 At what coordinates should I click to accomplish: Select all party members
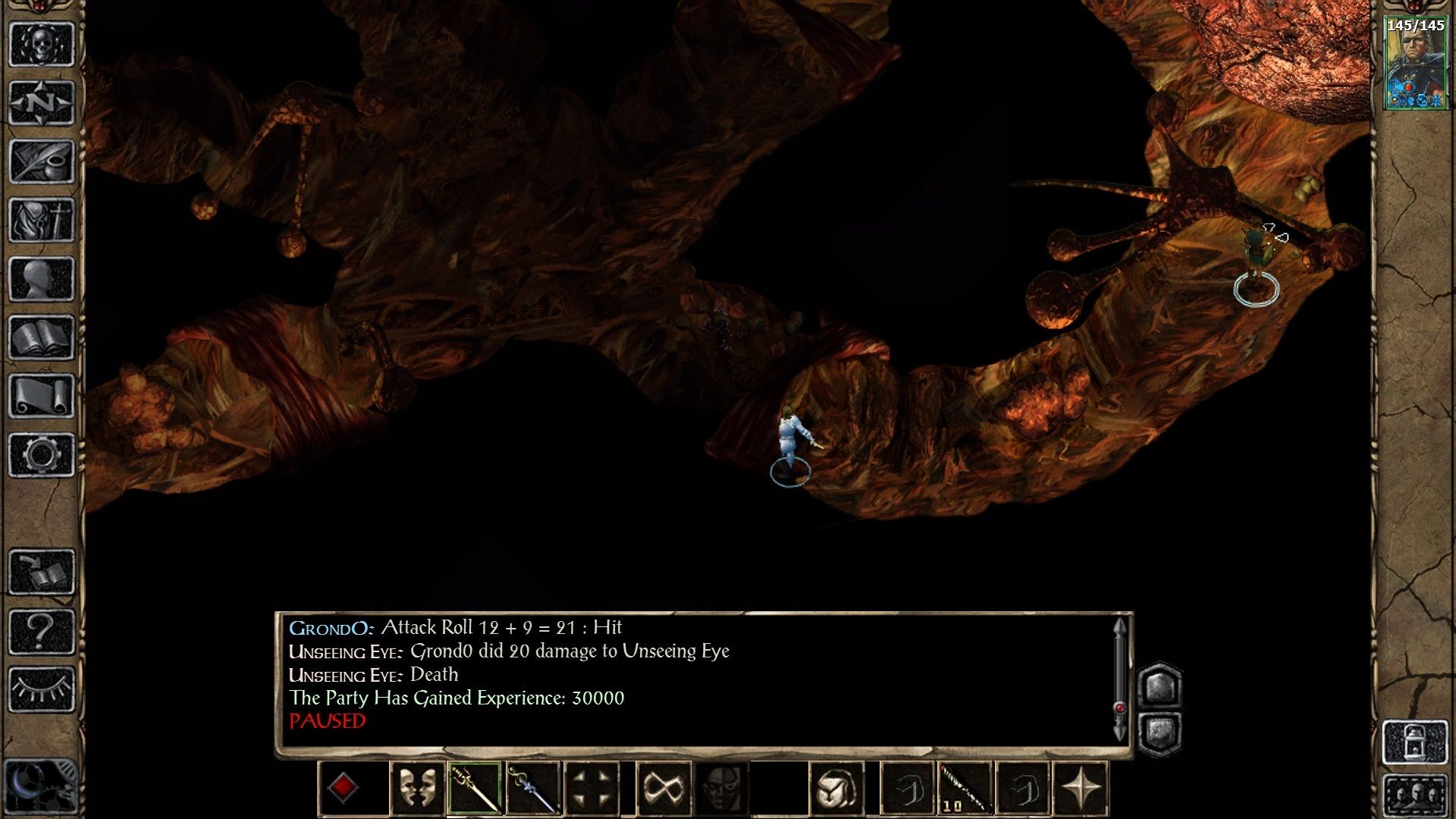point(1415,796)
